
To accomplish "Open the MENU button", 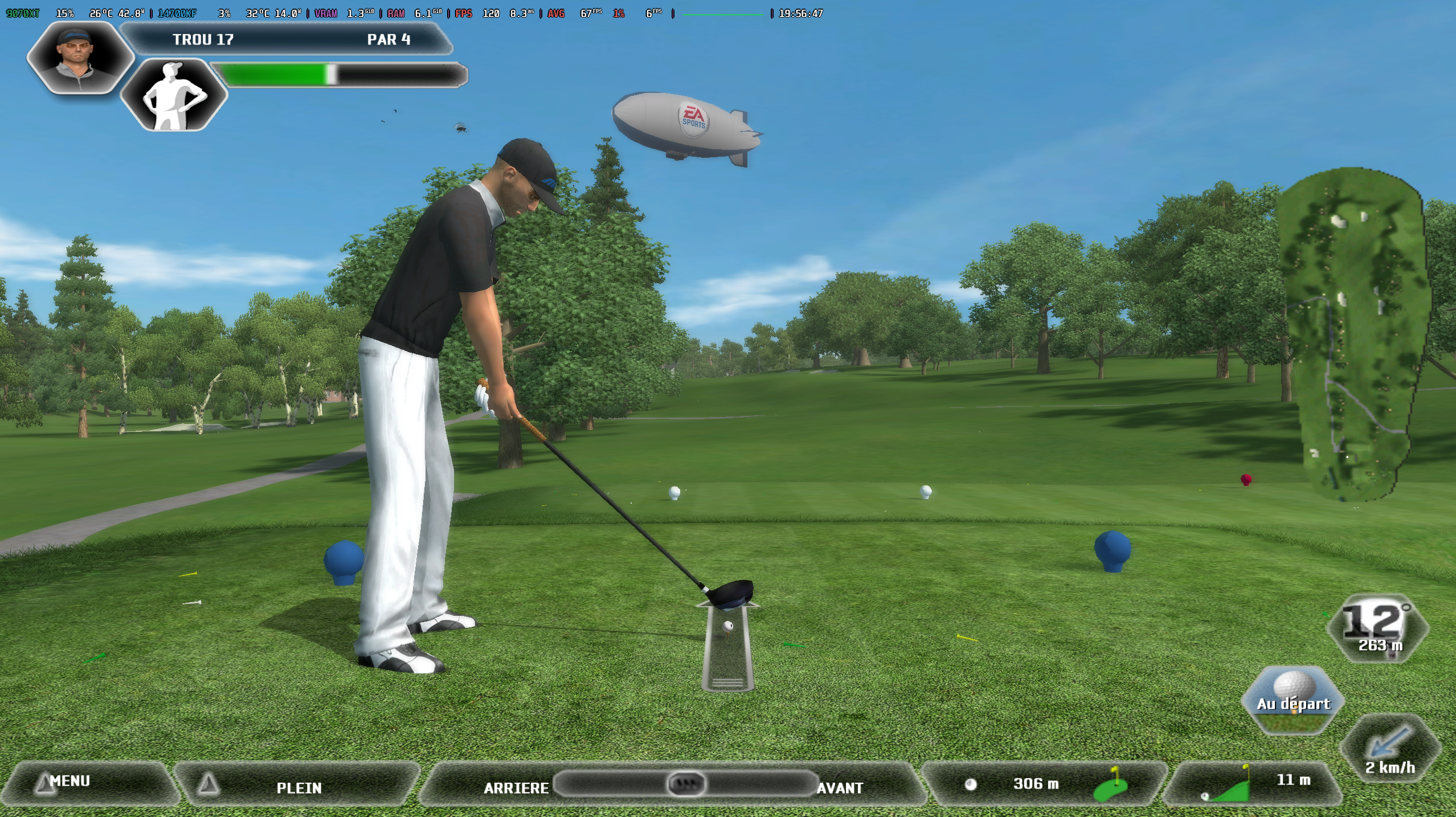I will tap(85, 783).
